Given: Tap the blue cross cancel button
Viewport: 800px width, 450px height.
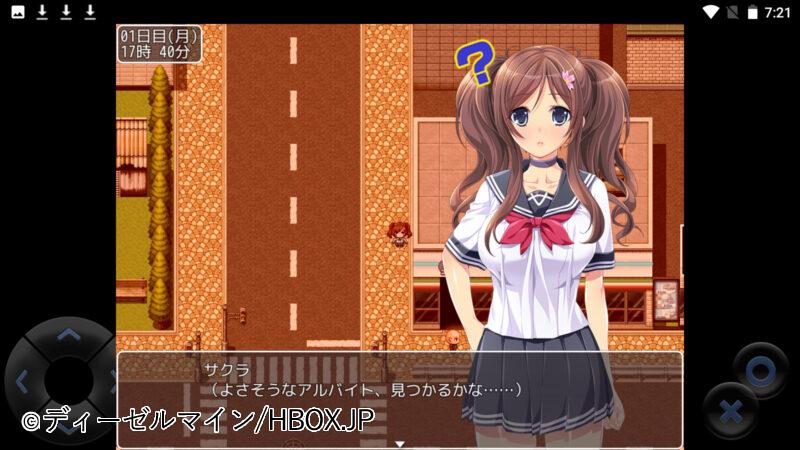Looking at the screenshot, I should click(x=729, y=410).
